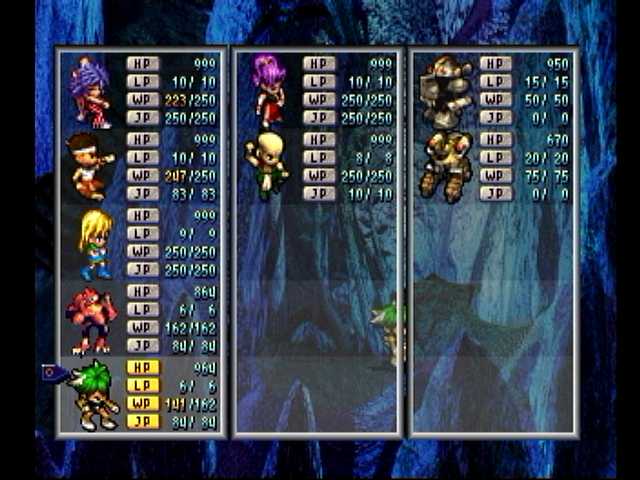Pick the red monster party member
The image size is (640, 480).
92,318
